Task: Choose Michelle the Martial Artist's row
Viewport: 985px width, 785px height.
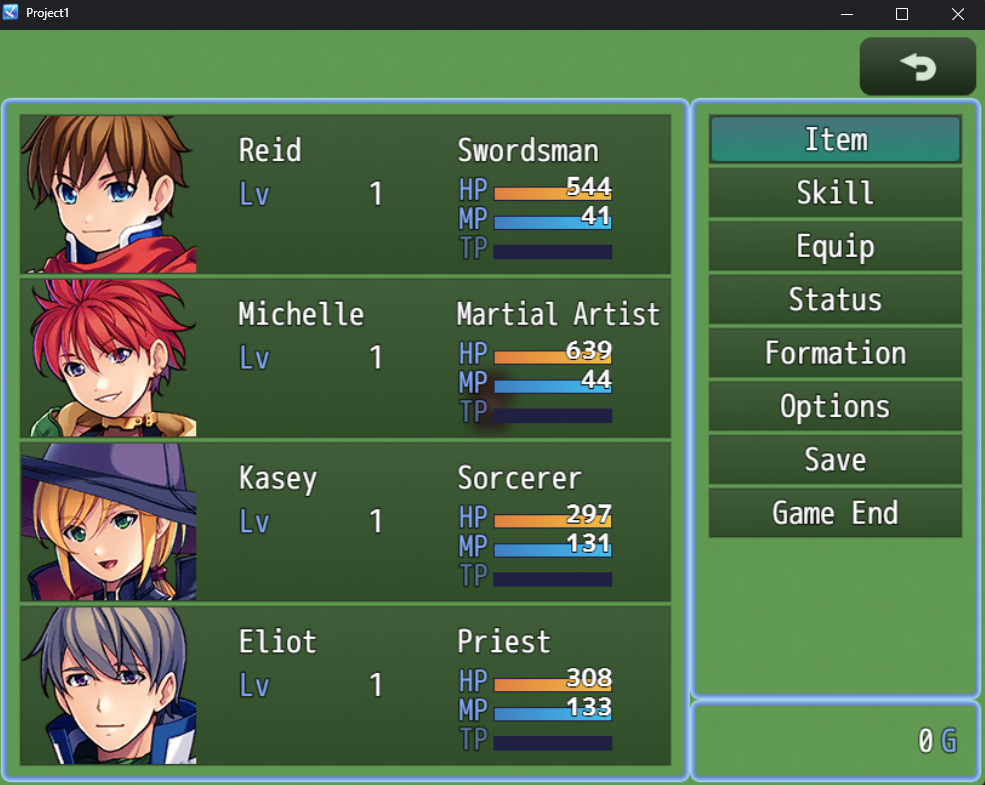Action: pos(345,358)
